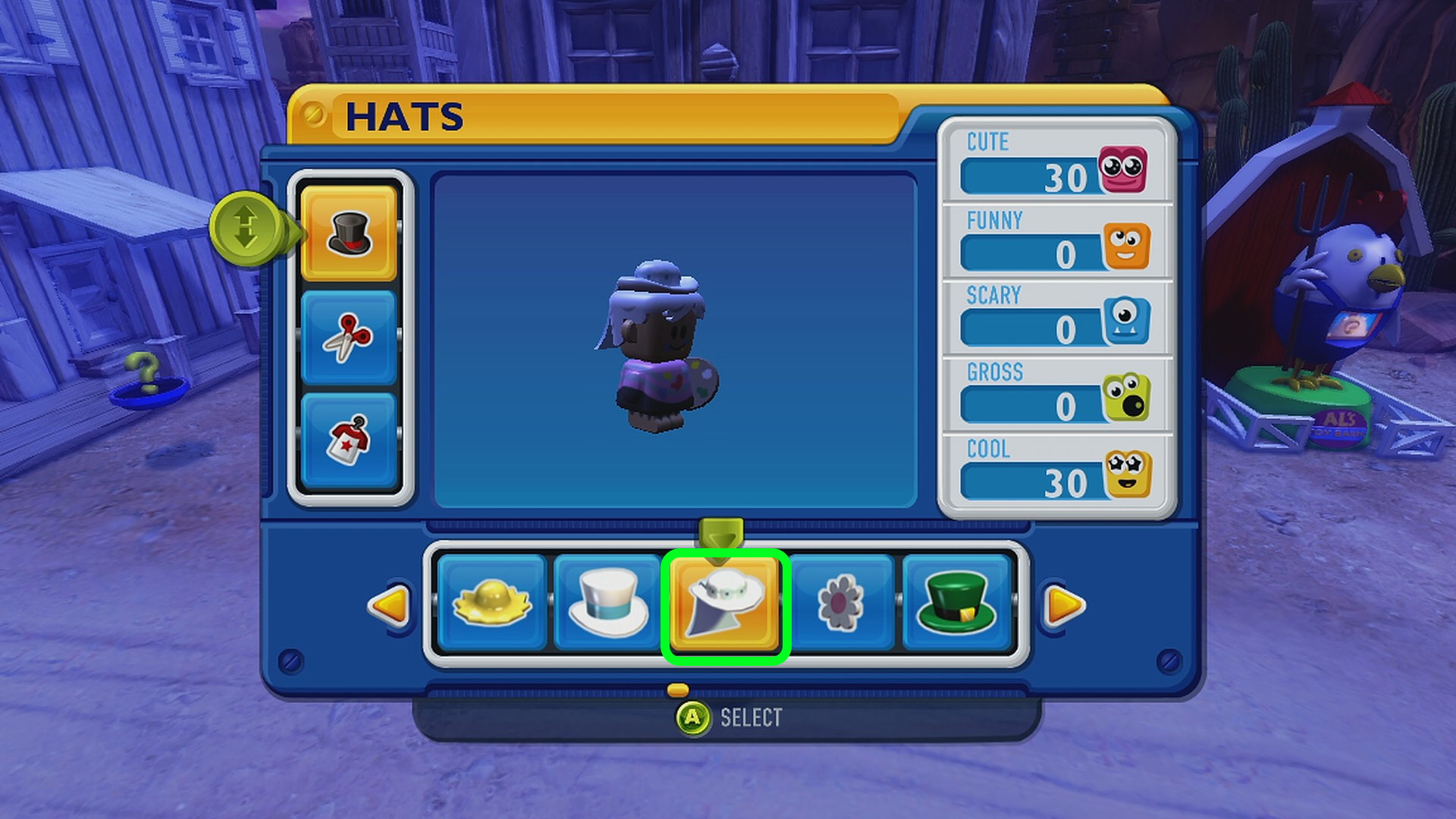The width and height of the screenshot is (1456, 819).
Task: Show previous hats with the left arrow
Action: [389, 605]
